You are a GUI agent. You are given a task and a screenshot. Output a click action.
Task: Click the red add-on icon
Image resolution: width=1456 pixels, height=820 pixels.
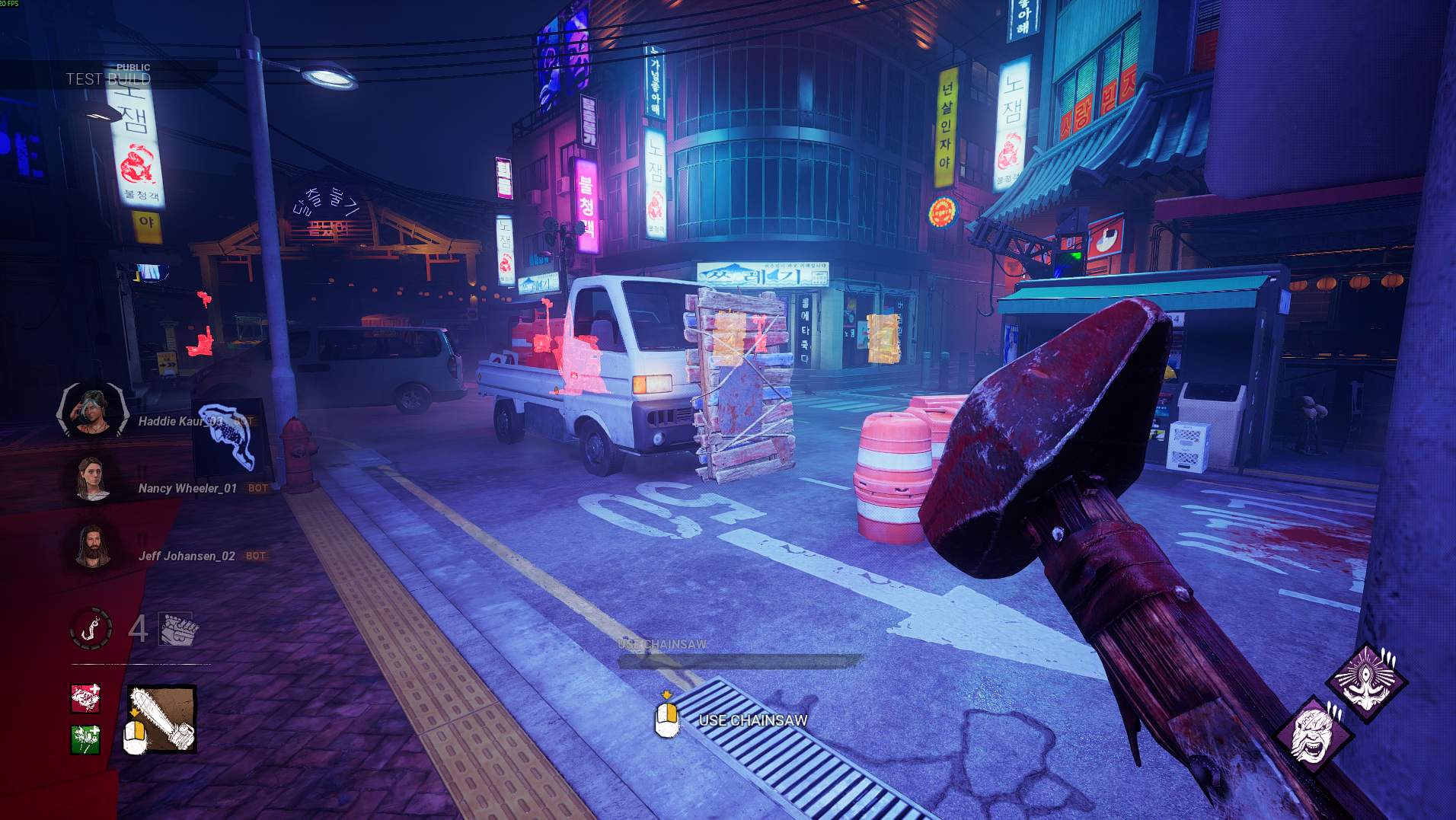click(85, 698)
